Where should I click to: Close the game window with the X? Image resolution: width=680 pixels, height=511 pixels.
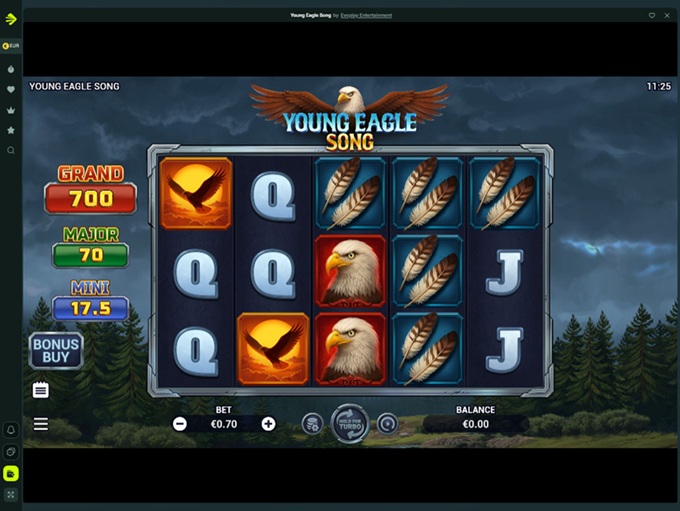[x=667, y=15]
